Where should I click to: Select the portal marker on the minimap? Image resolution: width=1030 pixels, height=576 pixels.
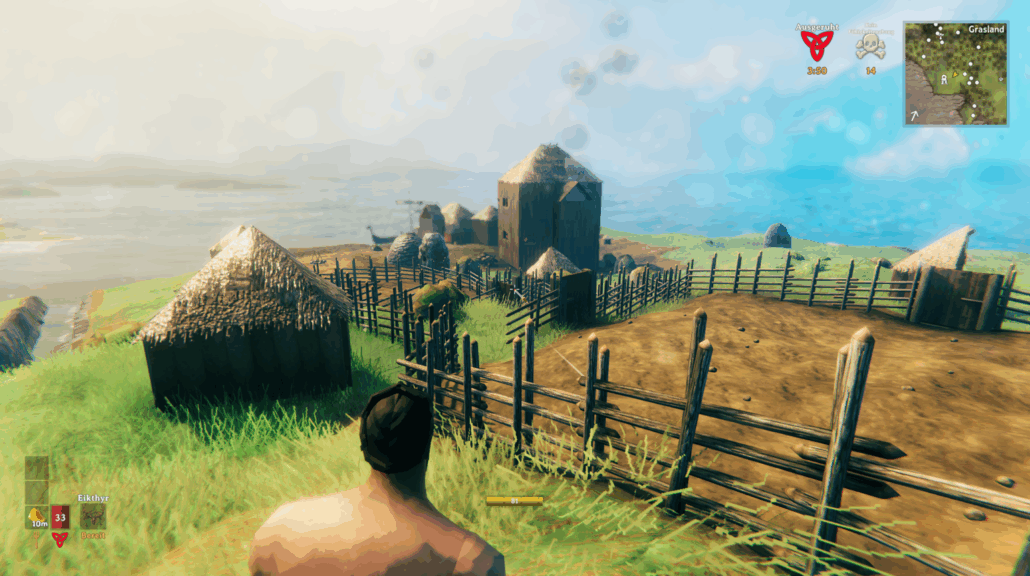944,80
